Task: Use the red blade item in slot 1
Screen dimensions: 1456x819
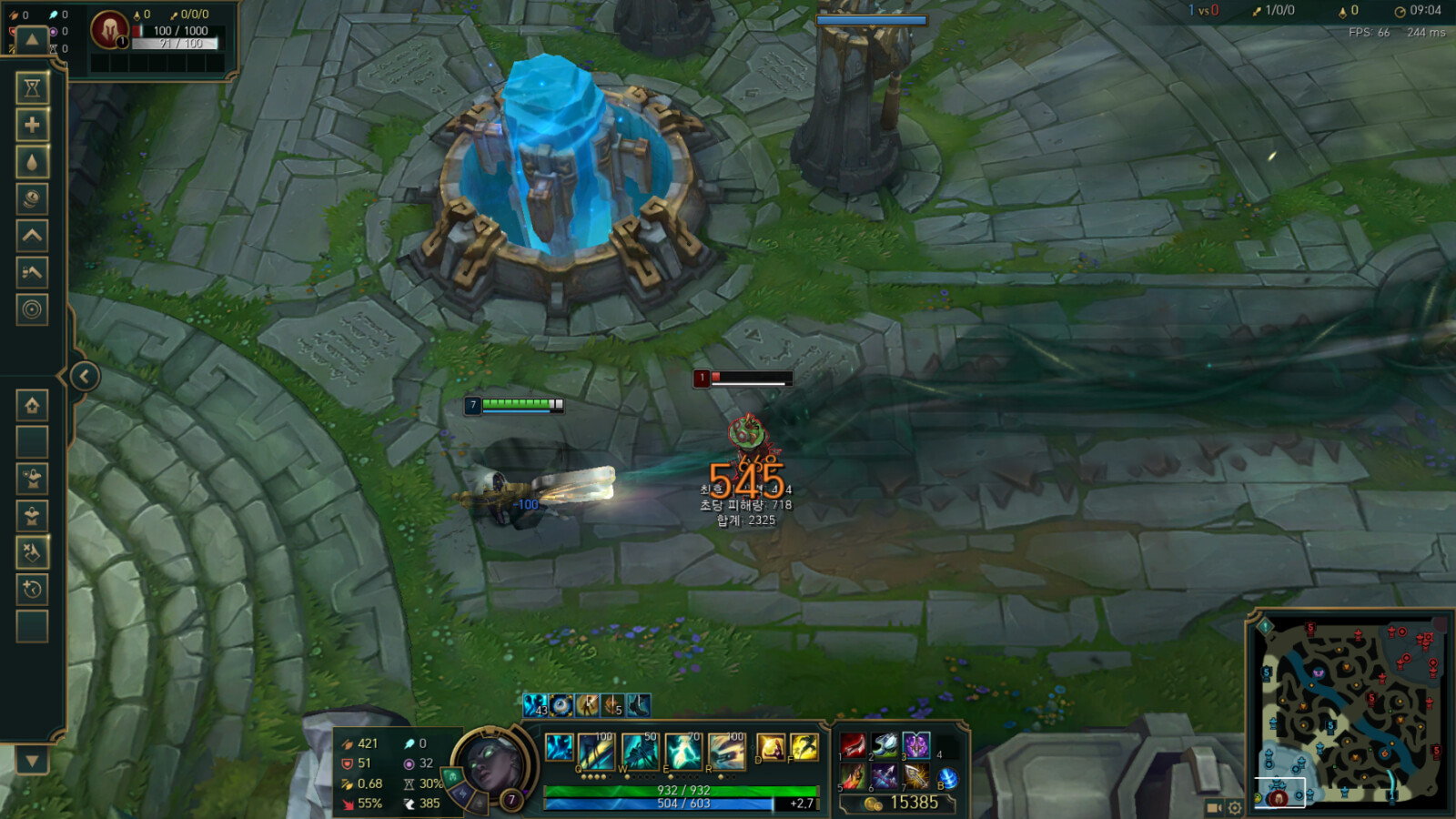Action: coord(853,746)
